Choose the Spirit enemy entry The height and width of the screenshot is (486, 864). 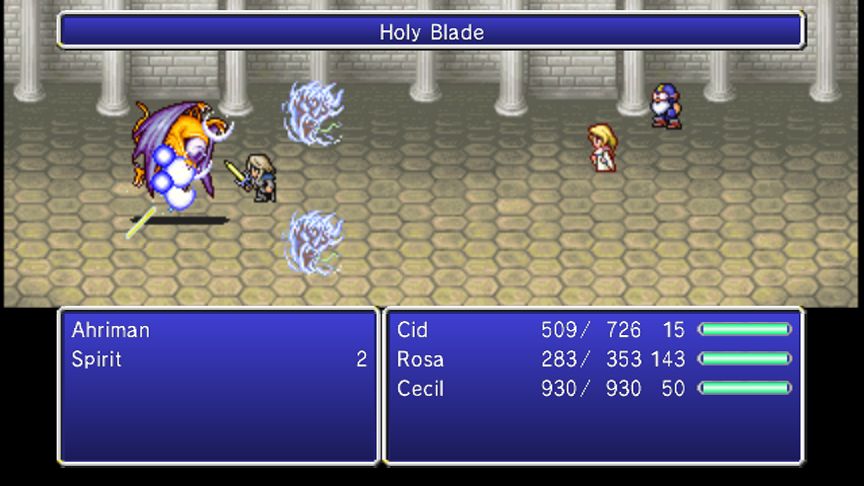tap(97, 359)
